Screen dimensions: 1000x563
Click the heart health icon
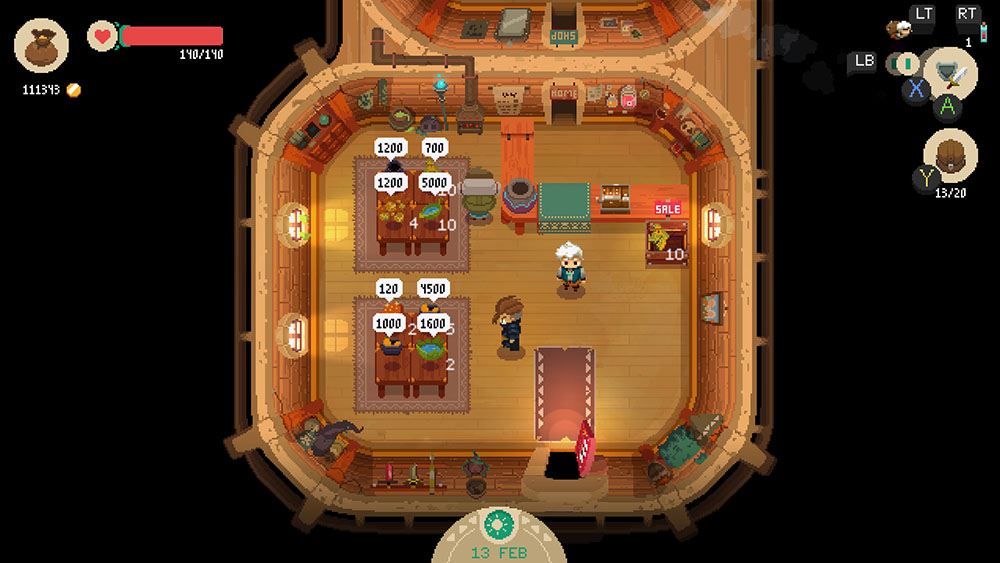(x=102, y=36)
